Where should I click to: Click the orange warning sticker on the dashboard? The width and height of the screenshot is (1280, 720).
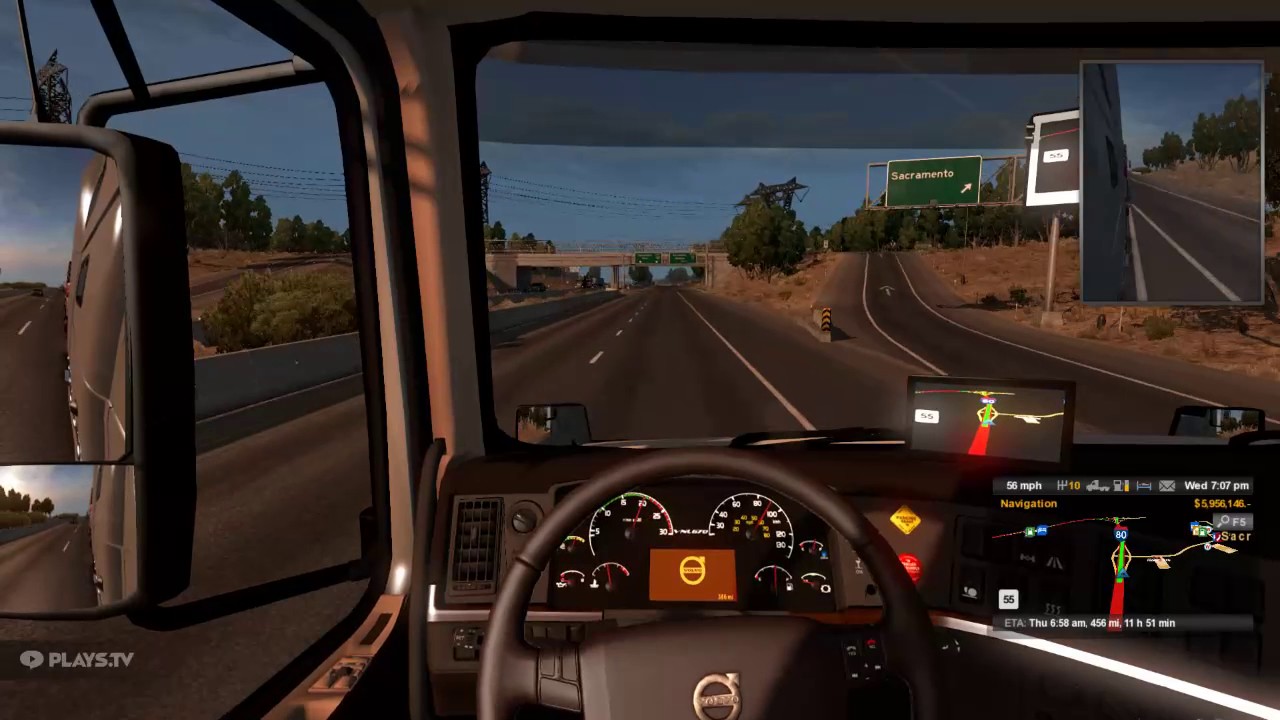pos(907,522)
